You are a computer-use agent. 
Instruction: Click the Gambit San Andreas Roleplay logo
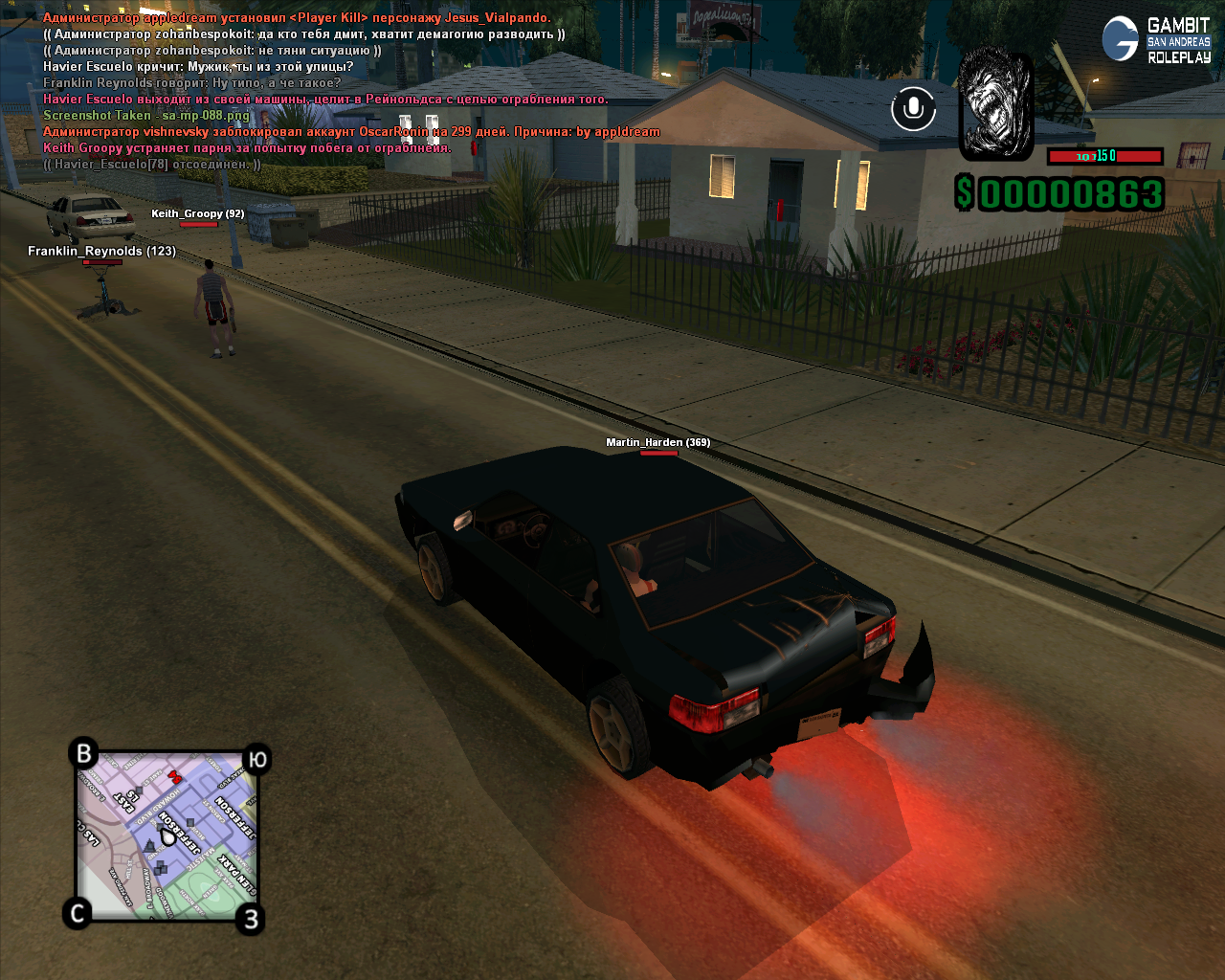[1157, 39]
